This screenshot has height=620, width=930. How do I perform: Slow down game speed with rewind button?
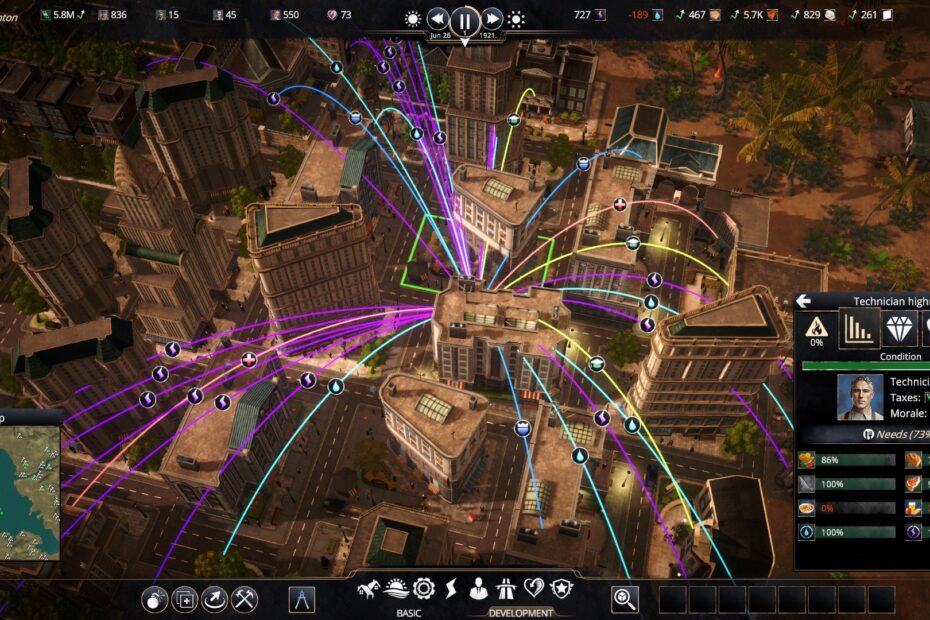point(438,19)
